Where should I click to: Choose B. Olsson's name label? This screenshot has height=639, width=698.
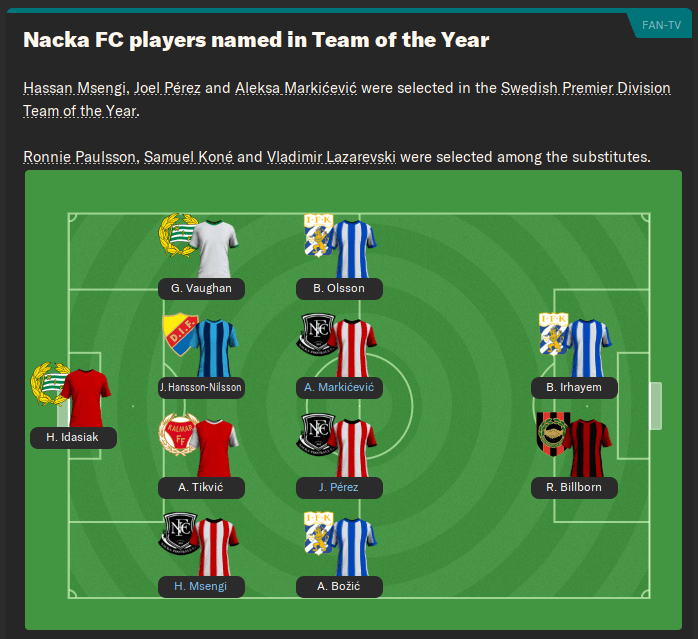(339, 288)
